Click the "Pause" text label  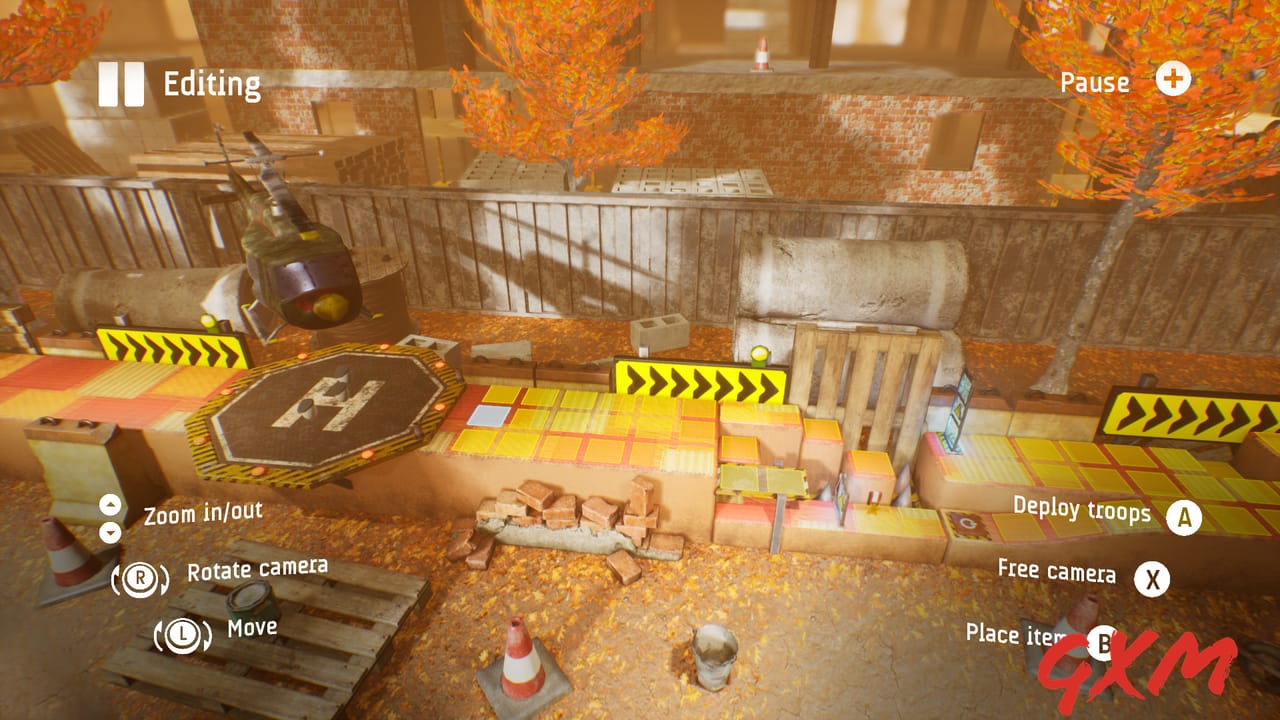[1095, 83]
